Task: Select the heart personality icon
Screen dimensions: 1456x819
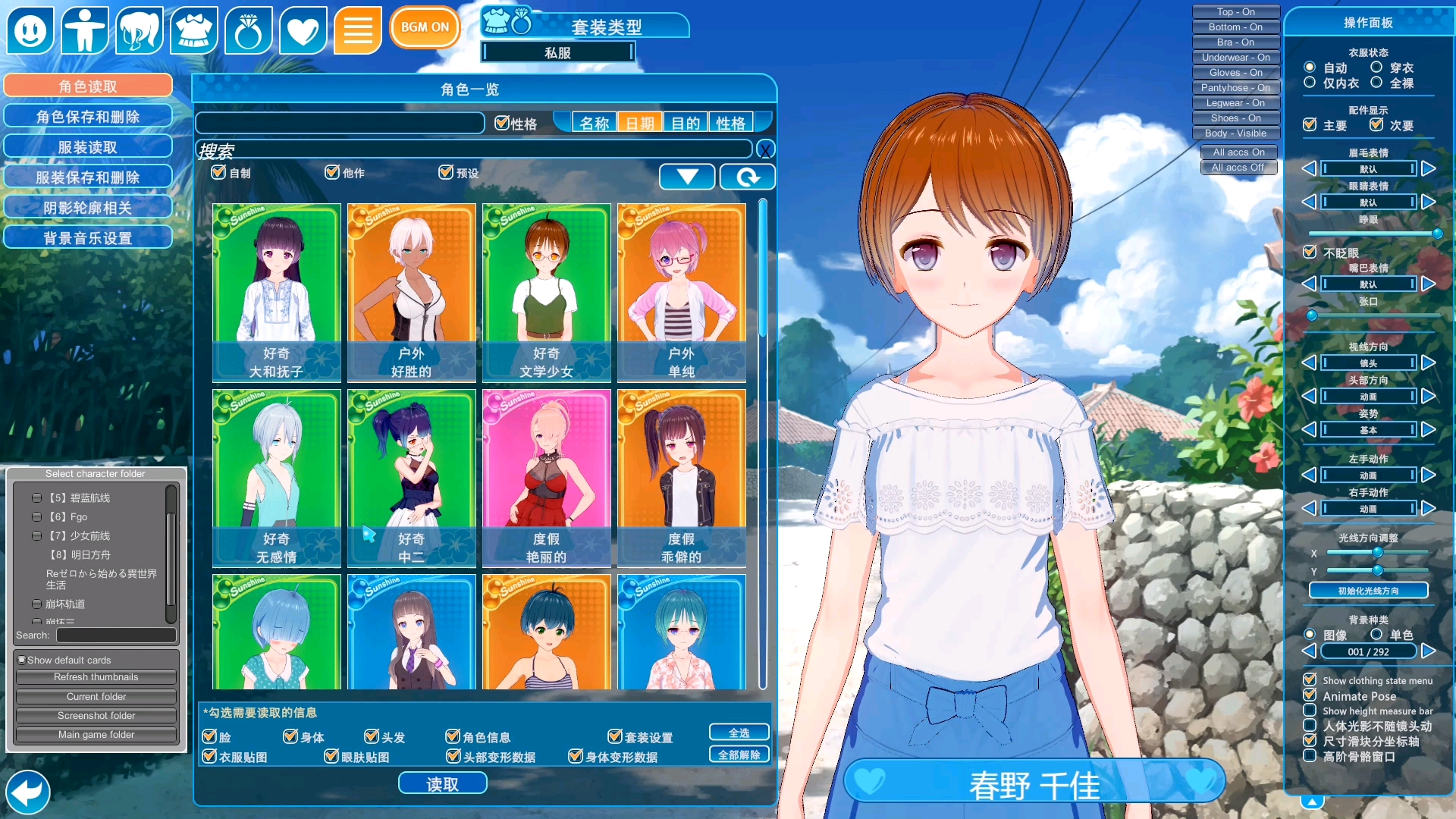Action: [x=303, y=30]
